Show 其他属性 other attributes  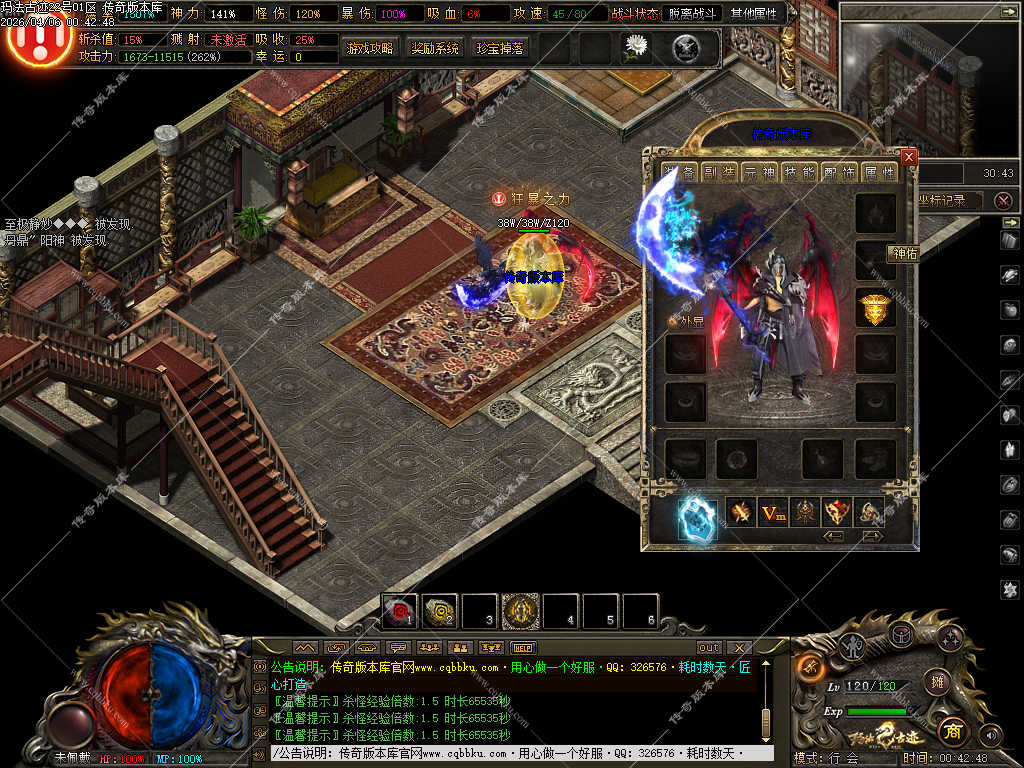(x=757, y=15)
